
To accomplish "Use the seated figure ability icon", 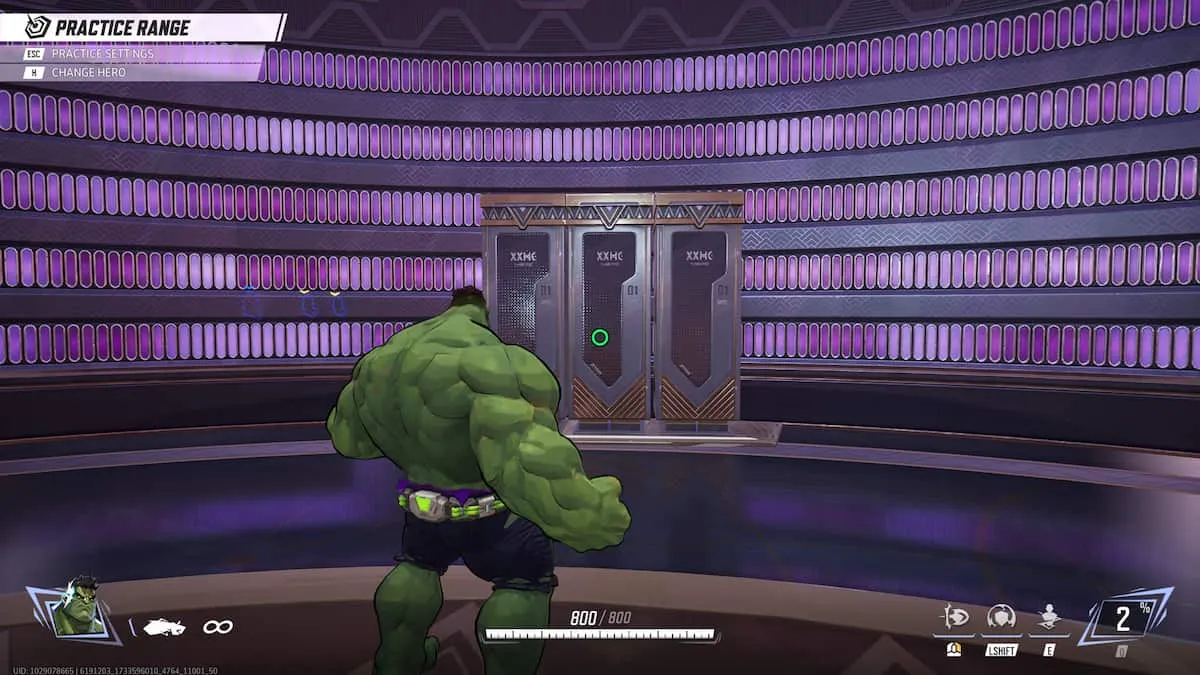I will coord(1048,617).
